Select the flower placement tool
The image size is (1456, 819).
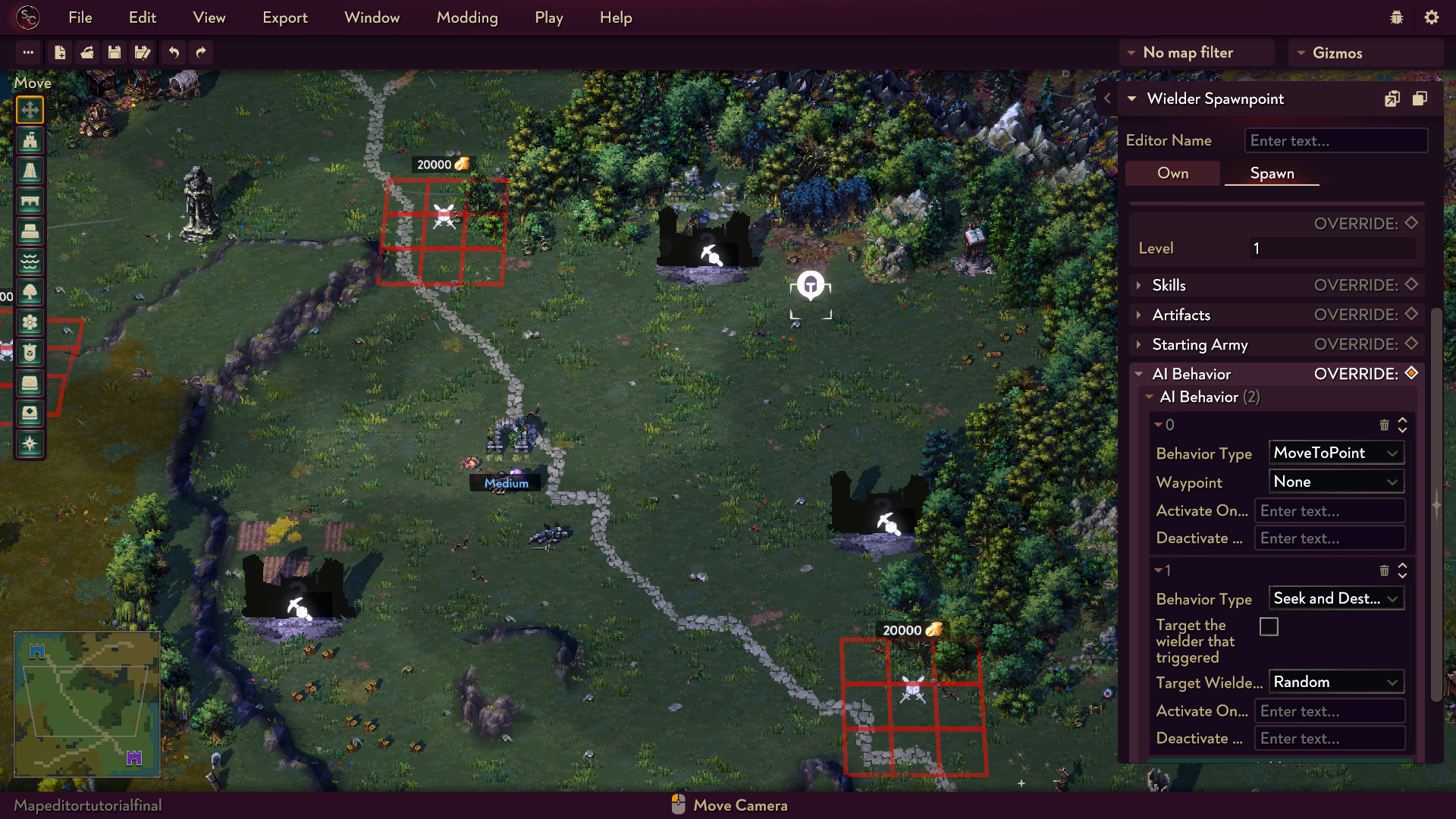pyautogui.click(x=30, y=323)
